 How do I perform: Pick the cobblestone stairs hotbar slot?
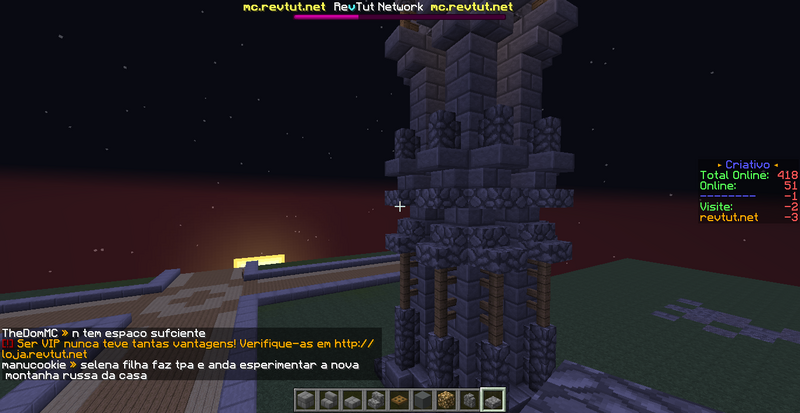click(375, 400)
